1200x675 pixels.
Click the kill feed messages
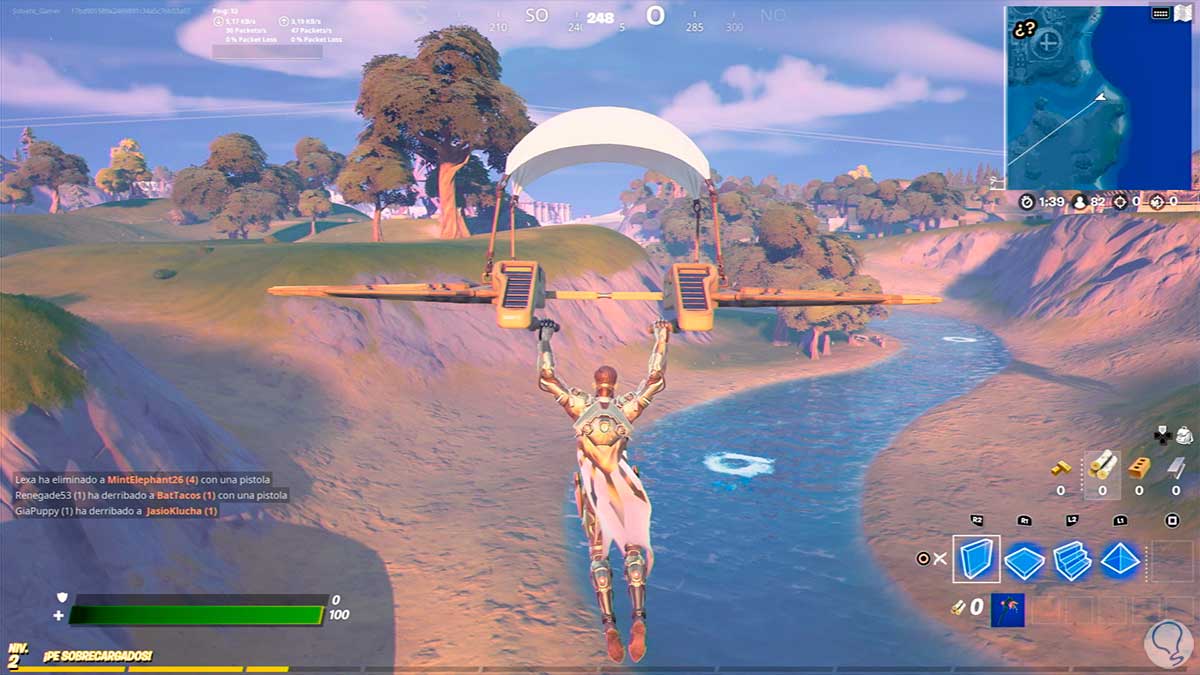pyautogui.click(x=151, y=495)
